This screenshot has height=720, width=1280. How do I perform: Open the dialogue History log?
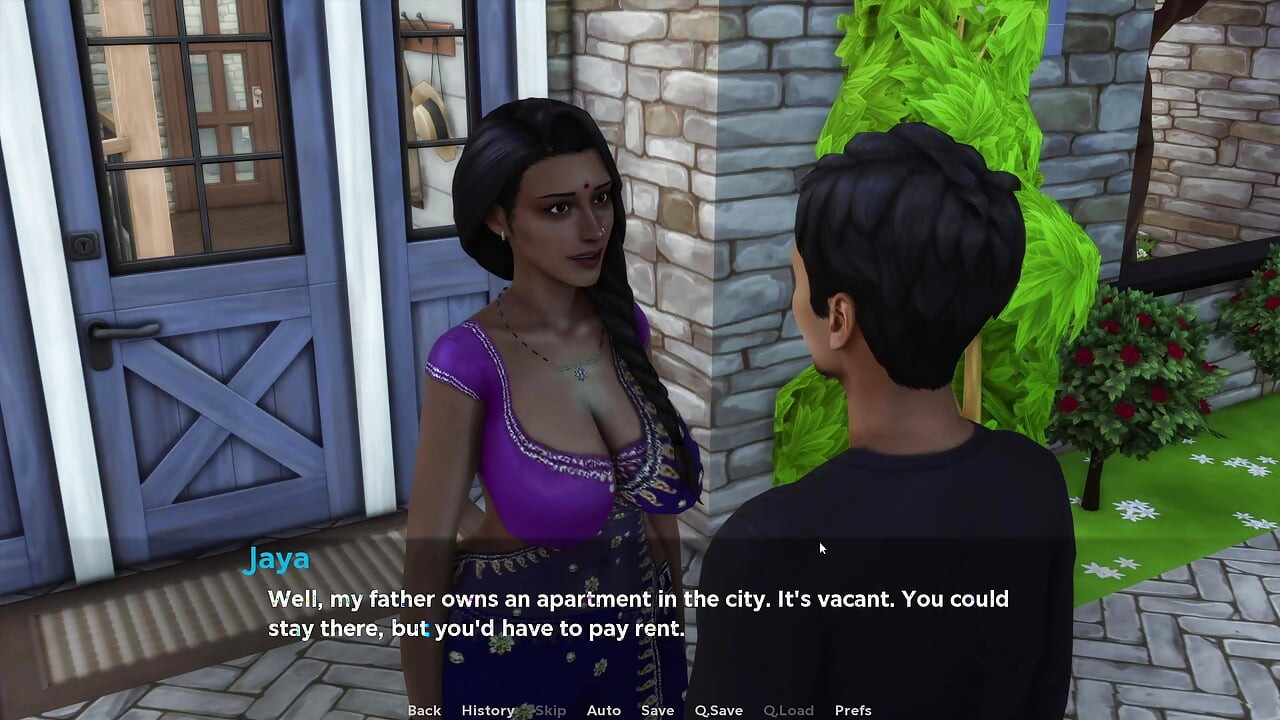(x=487, y=710)
